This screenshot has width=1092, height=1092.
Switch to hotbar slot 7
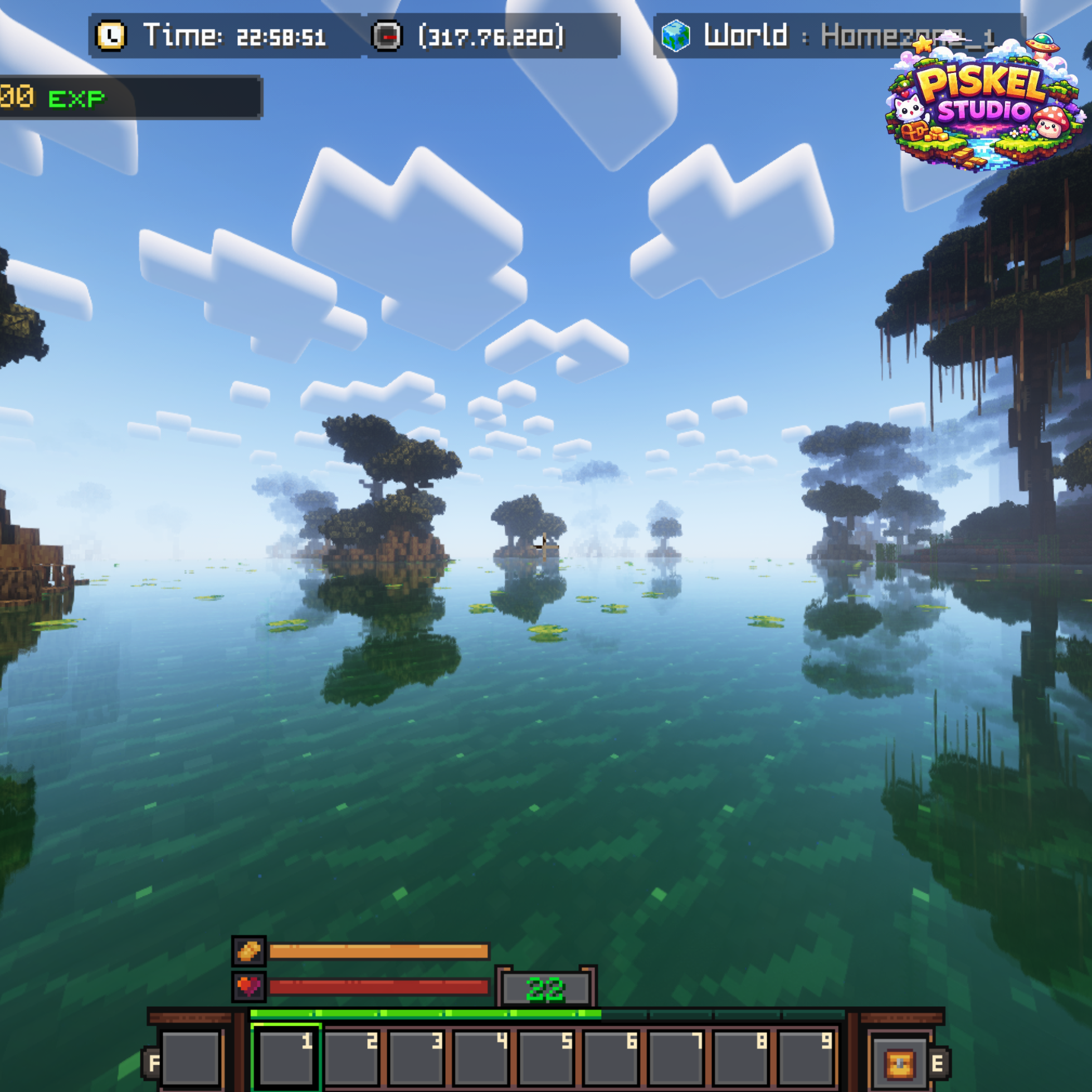pyautogui.click(x=676, y=1058)
